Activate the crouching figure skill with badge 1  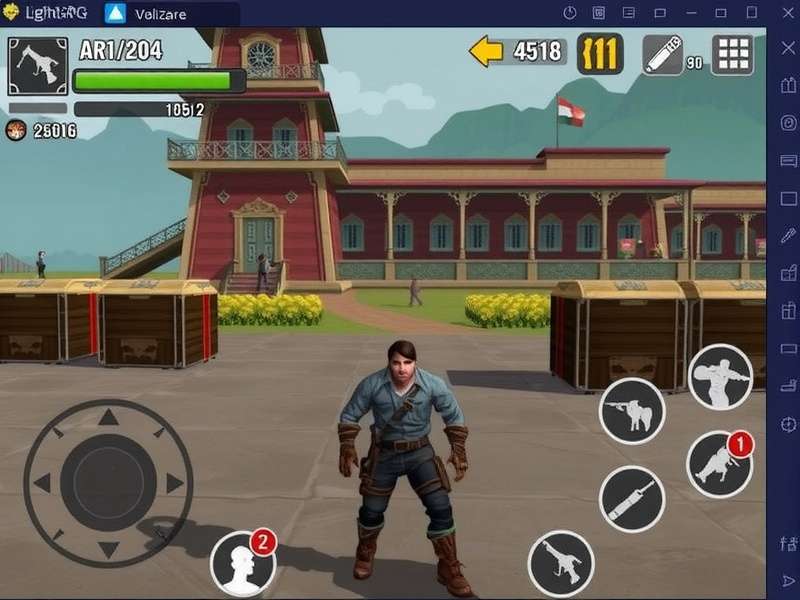tap(719, 465)
